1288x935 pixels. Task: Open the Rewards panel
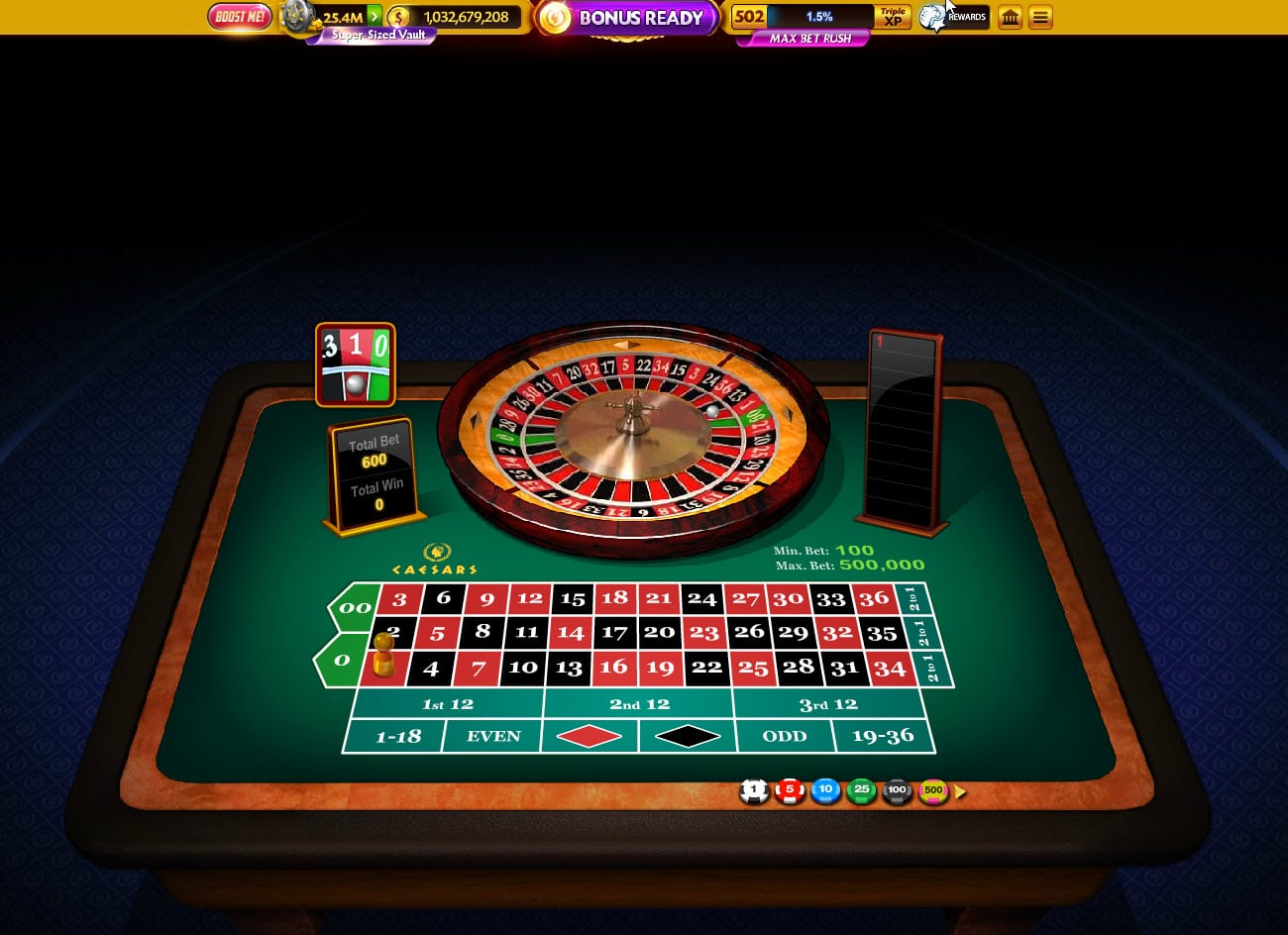[x=953, y=17]
